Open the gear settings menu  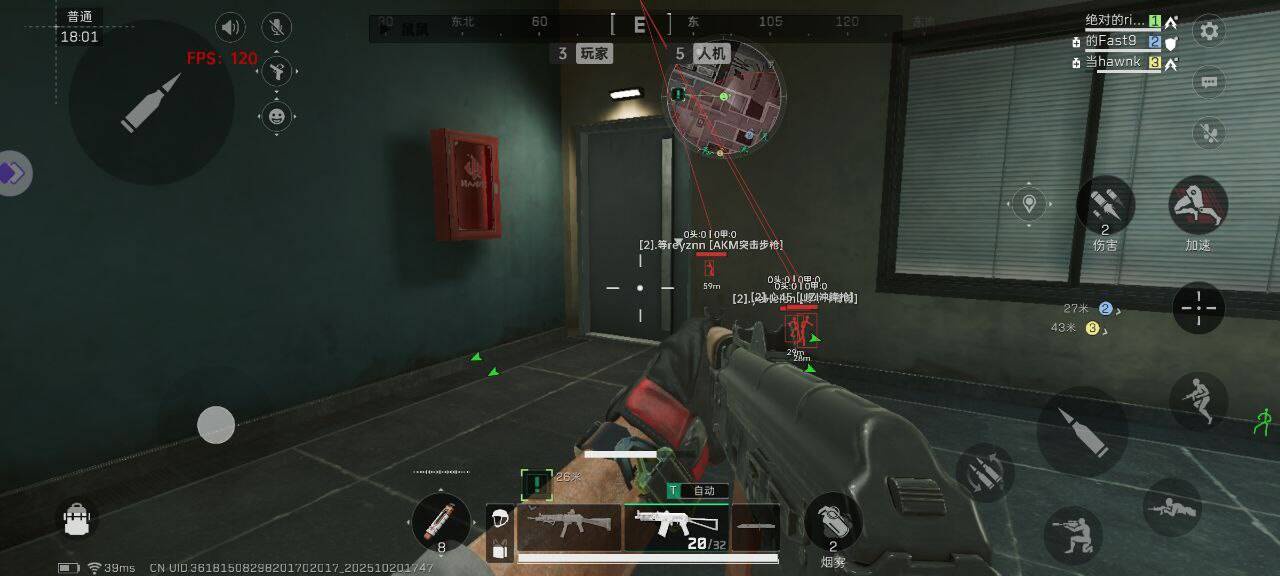coord(1209,31)
